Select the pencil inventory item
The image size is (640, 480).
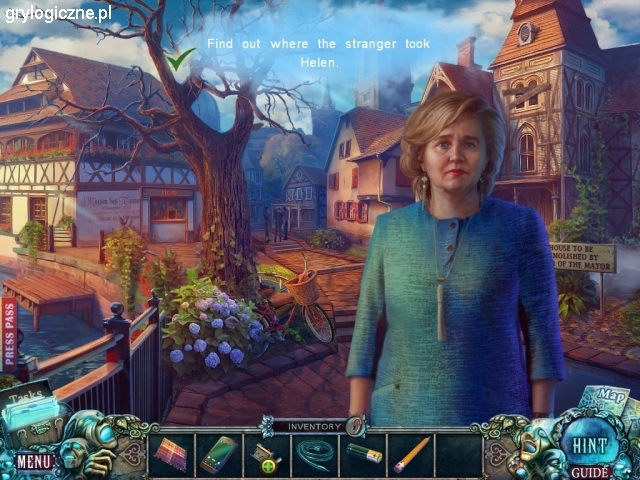coord(411,454)
